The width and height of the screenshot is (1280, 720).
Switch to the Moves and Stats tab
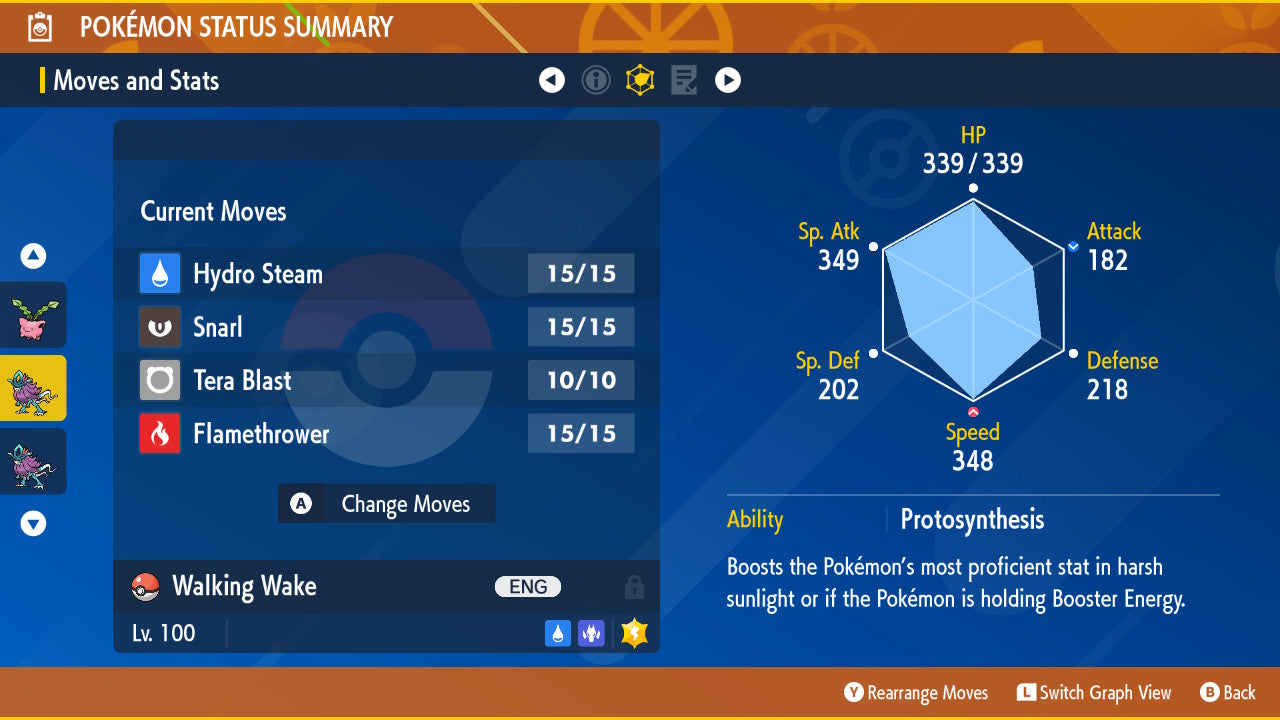click(136, 81)
